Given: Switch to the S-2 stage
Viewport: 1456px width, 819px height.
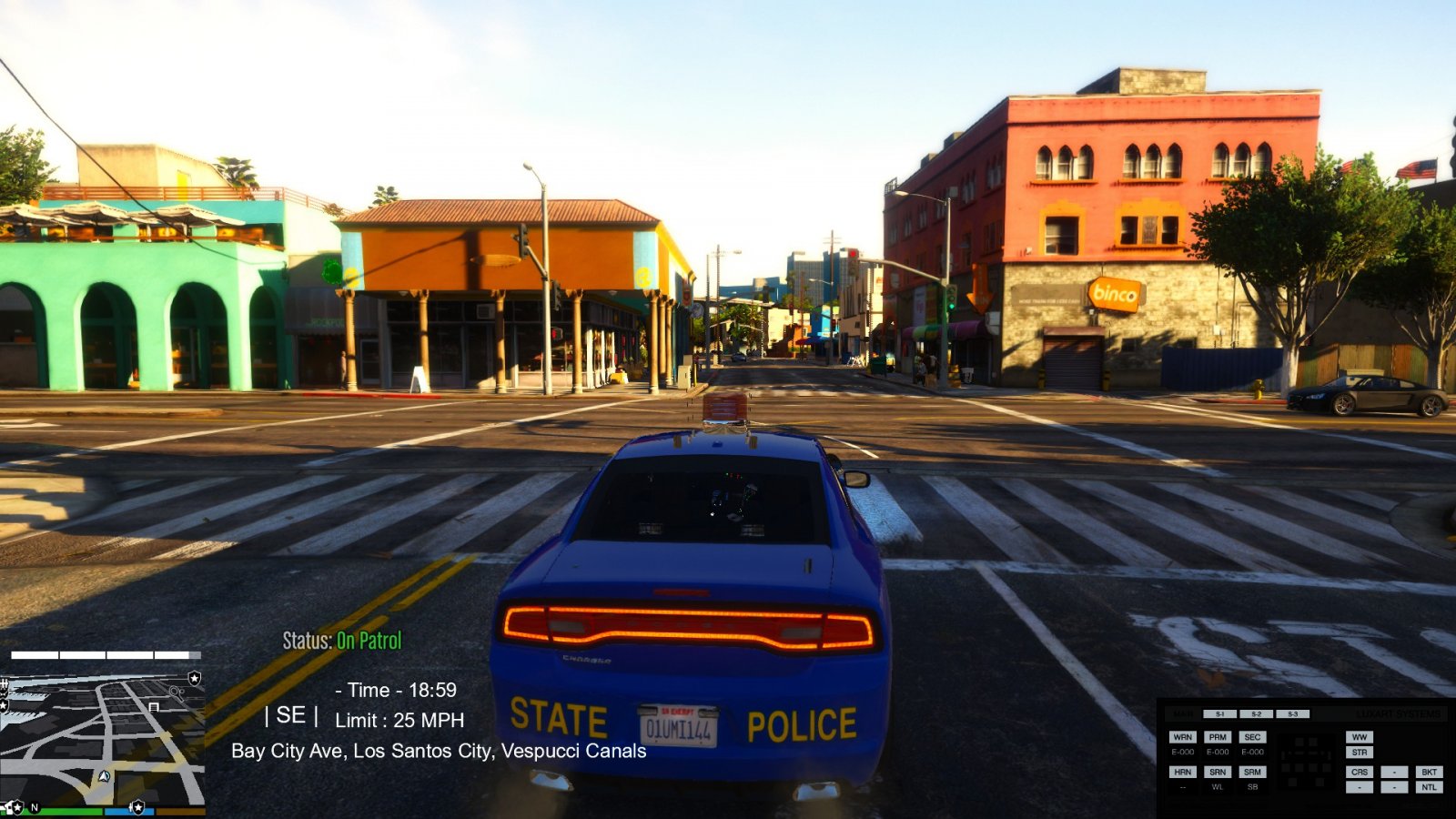Looking at the screenshot, I should point(1256,714).
